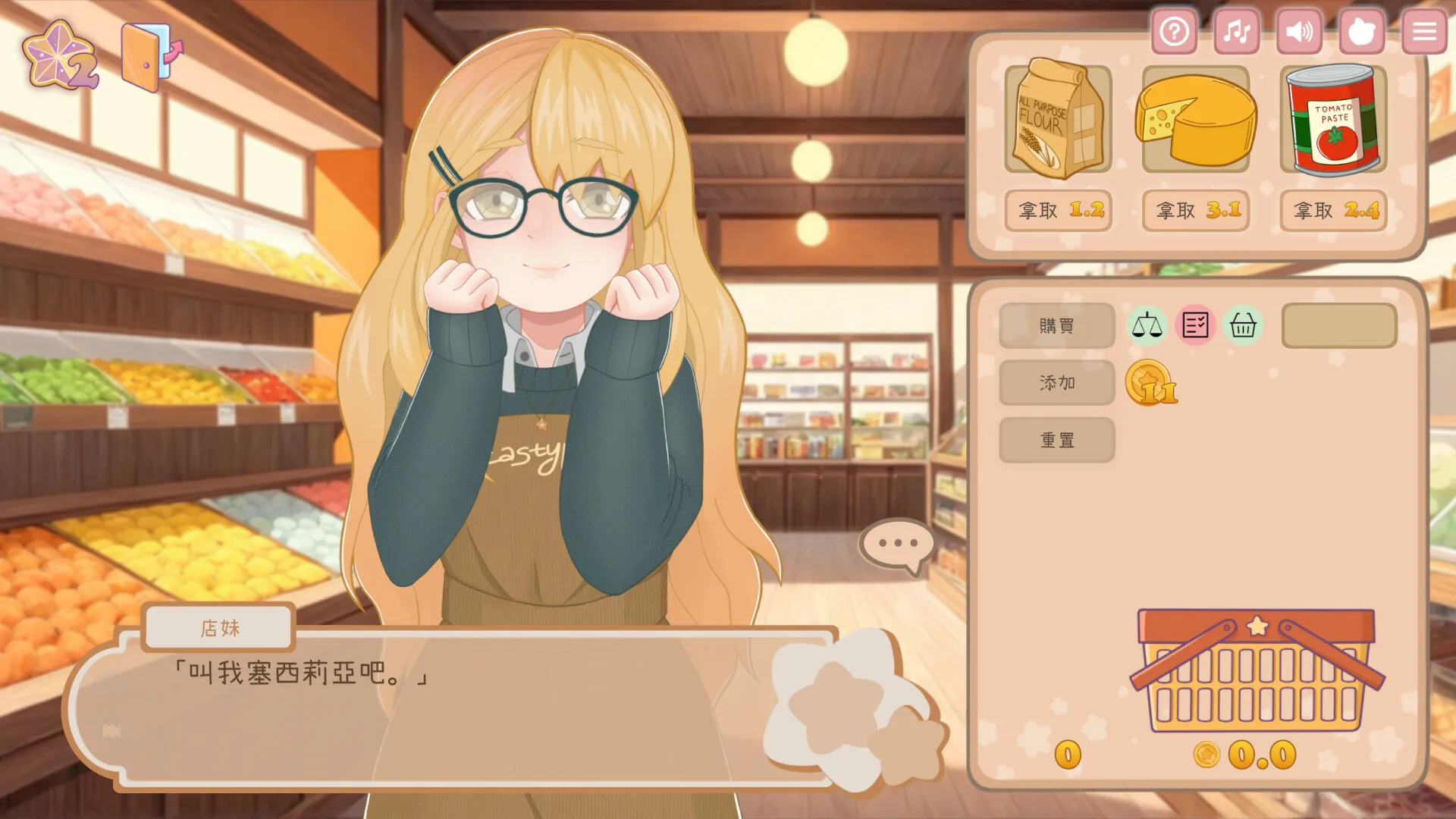Open the hamburger menu
Viewport: 1456px width, 819px height.
1423,32
